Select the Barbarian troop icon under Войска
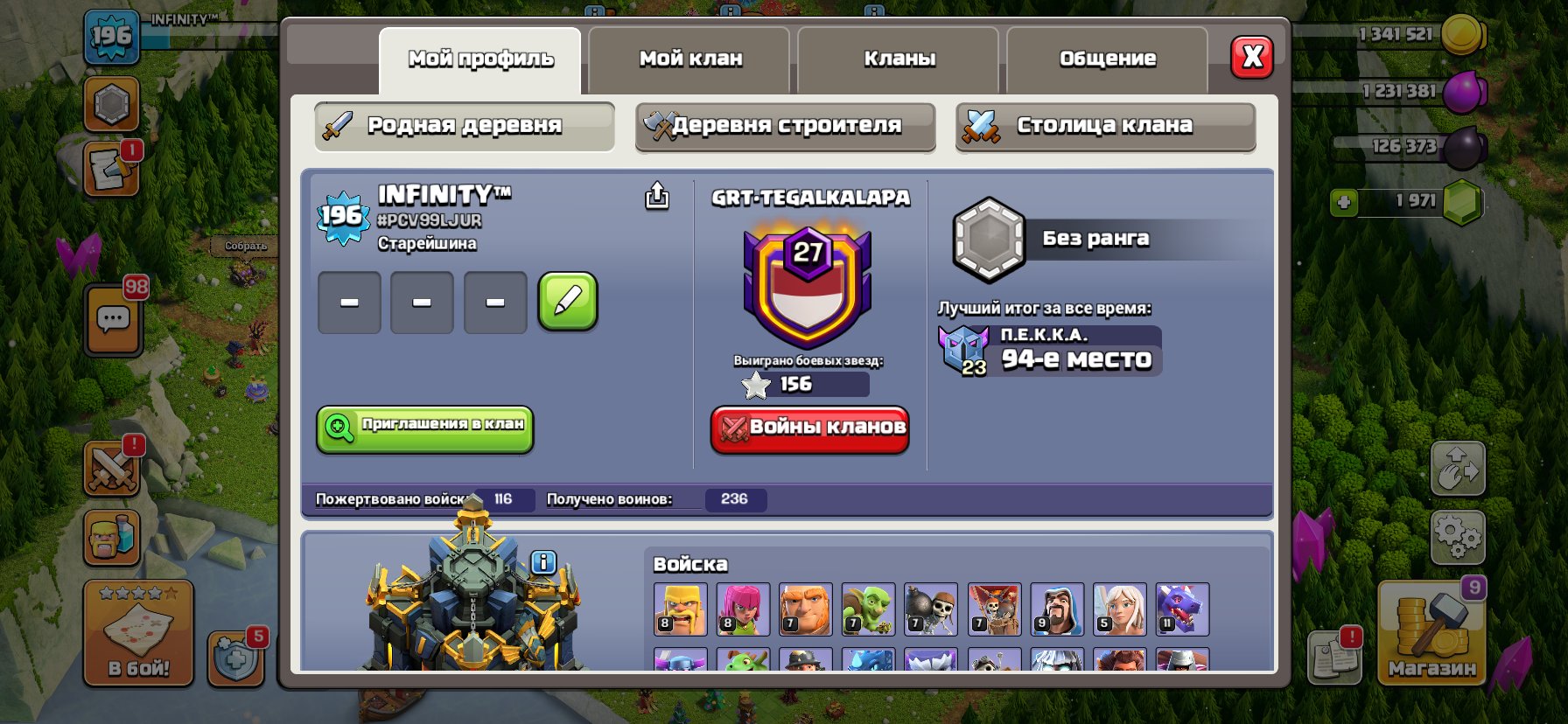 click(682, 609)
